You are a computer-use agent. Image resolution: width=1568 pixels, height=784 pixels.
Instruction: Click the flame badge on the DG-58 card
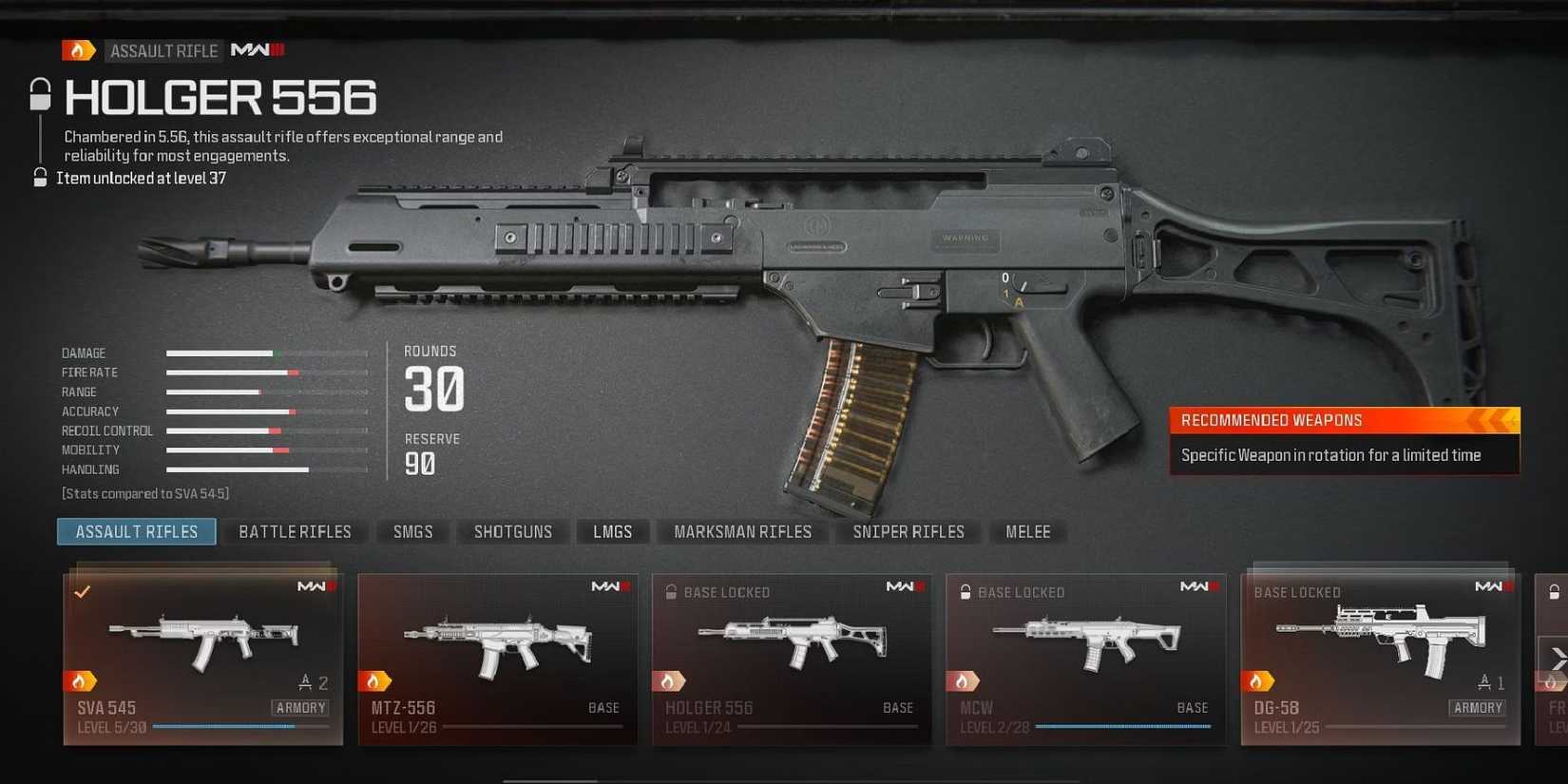pyautogui.click(x=1262, y=680)
